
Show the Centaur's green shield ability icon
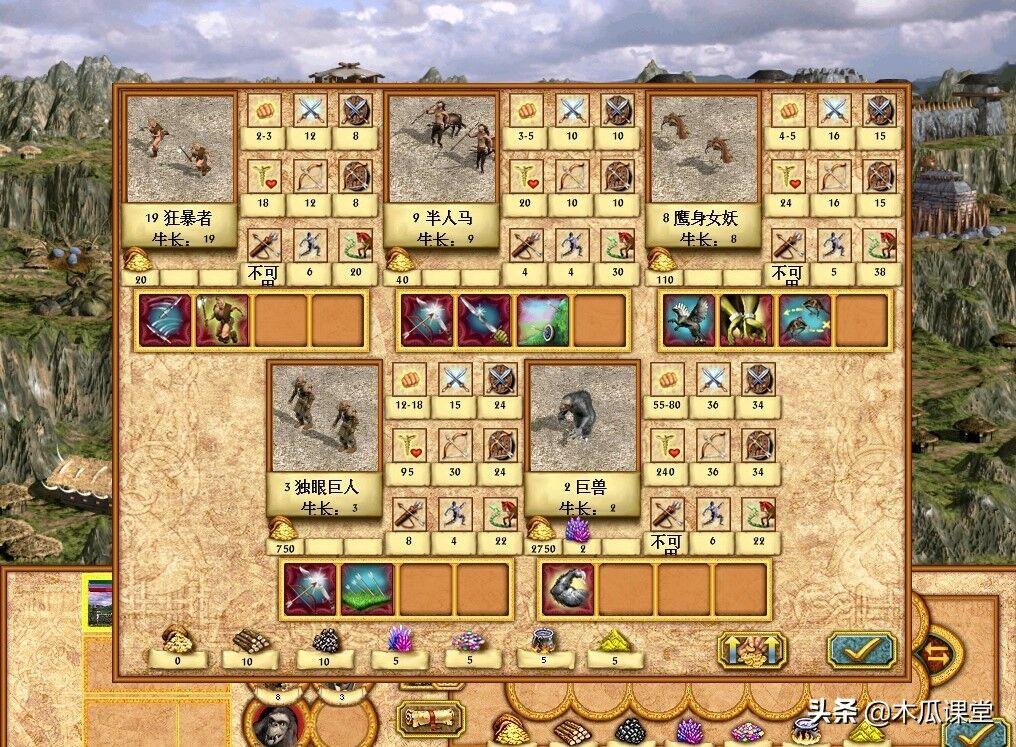point(543,320)
